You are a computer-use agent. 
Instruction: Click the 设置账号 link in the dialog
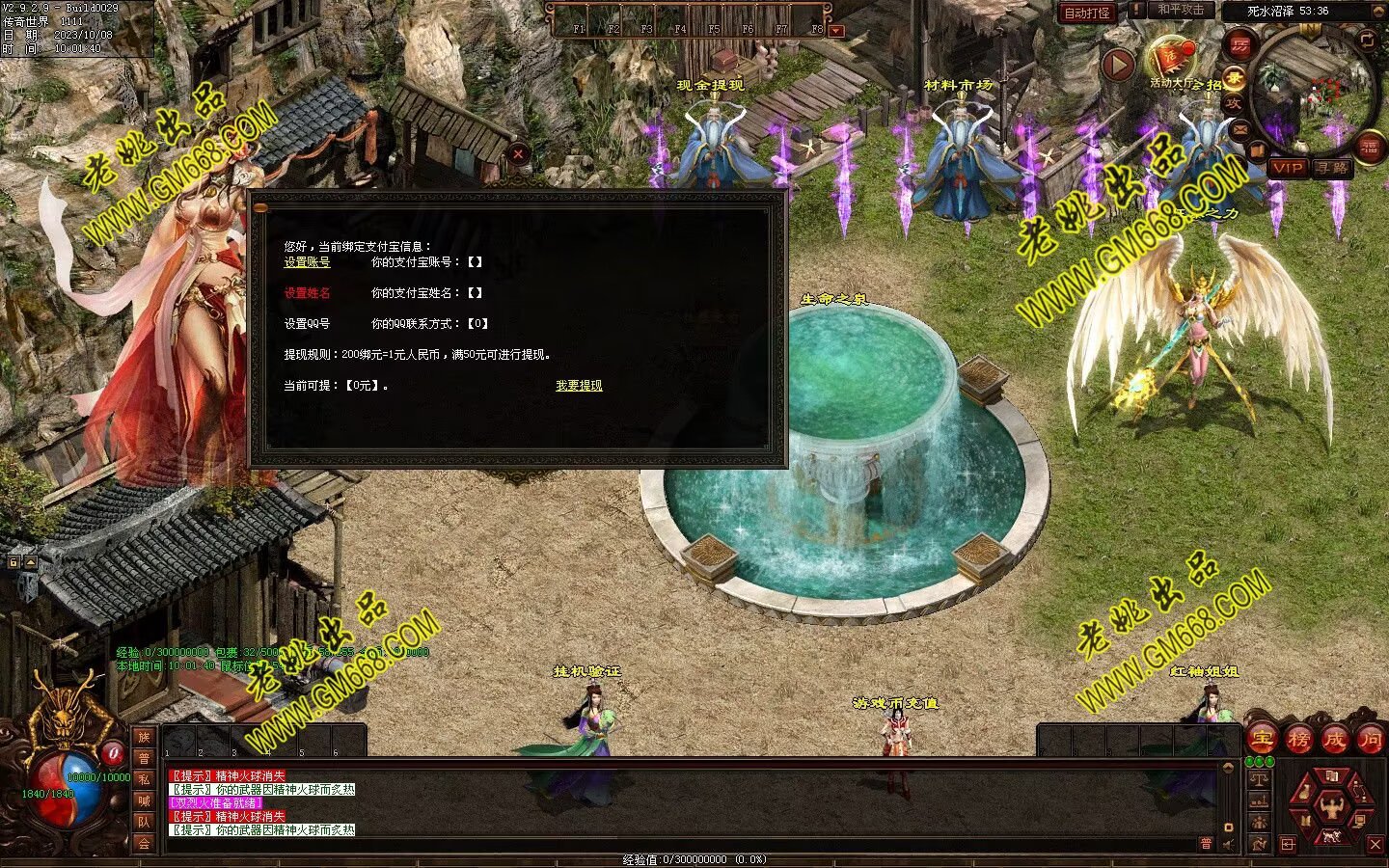(307, 262)
